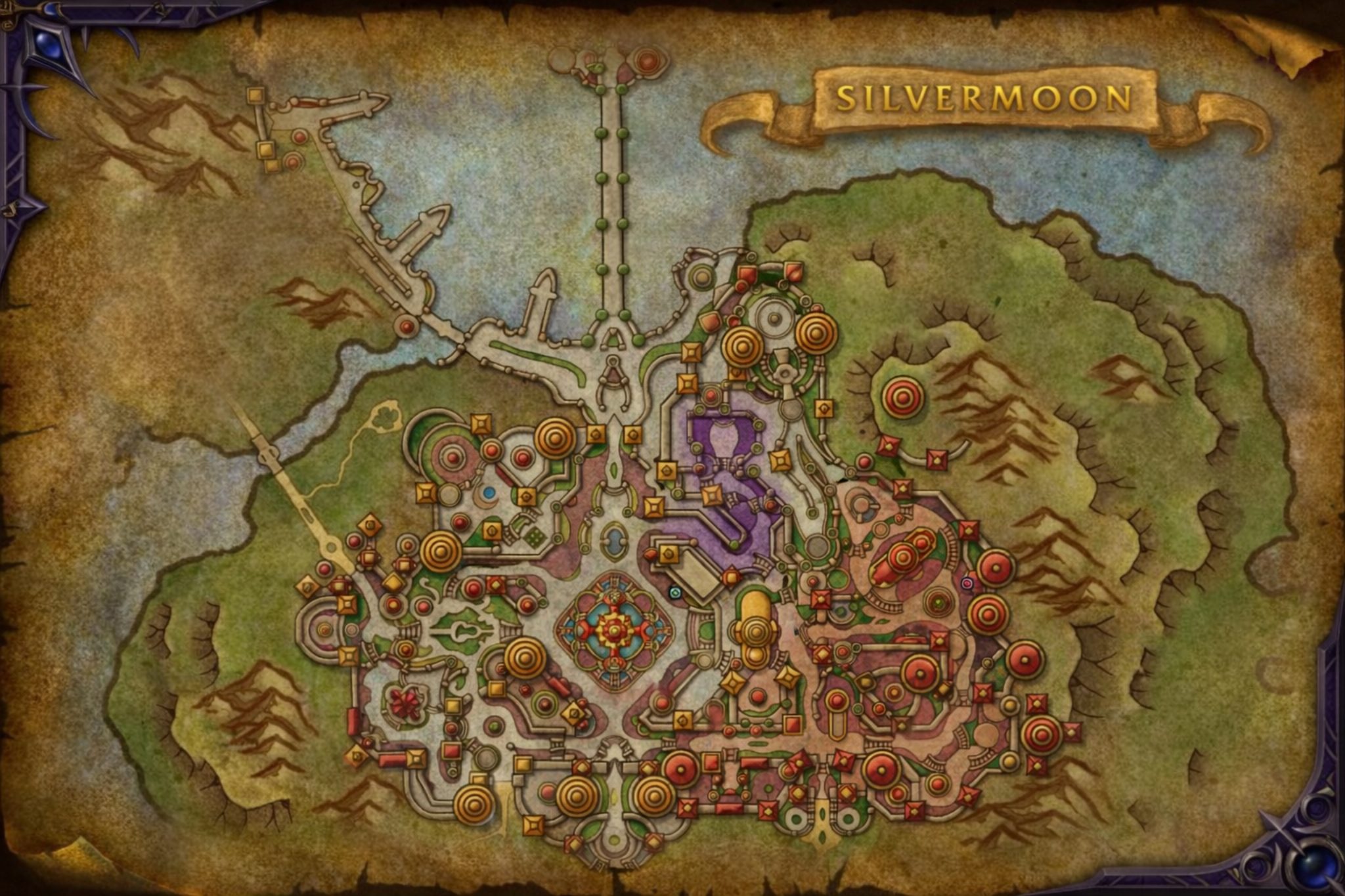
Task: Click the green-centered bullseye circle in the eastern quarter
Action: point(936,603)
